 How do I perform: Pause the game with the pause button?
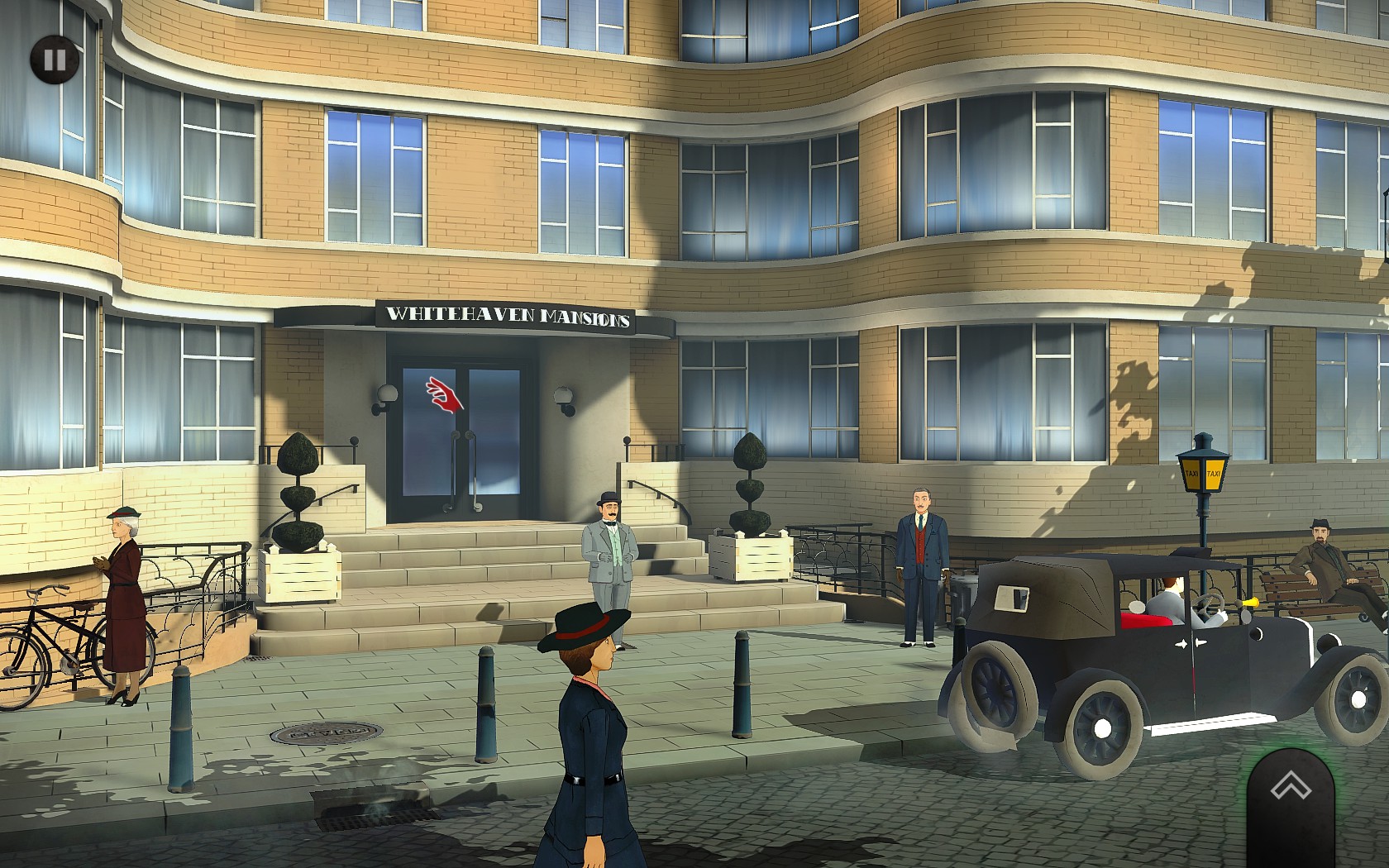[55, 60]
